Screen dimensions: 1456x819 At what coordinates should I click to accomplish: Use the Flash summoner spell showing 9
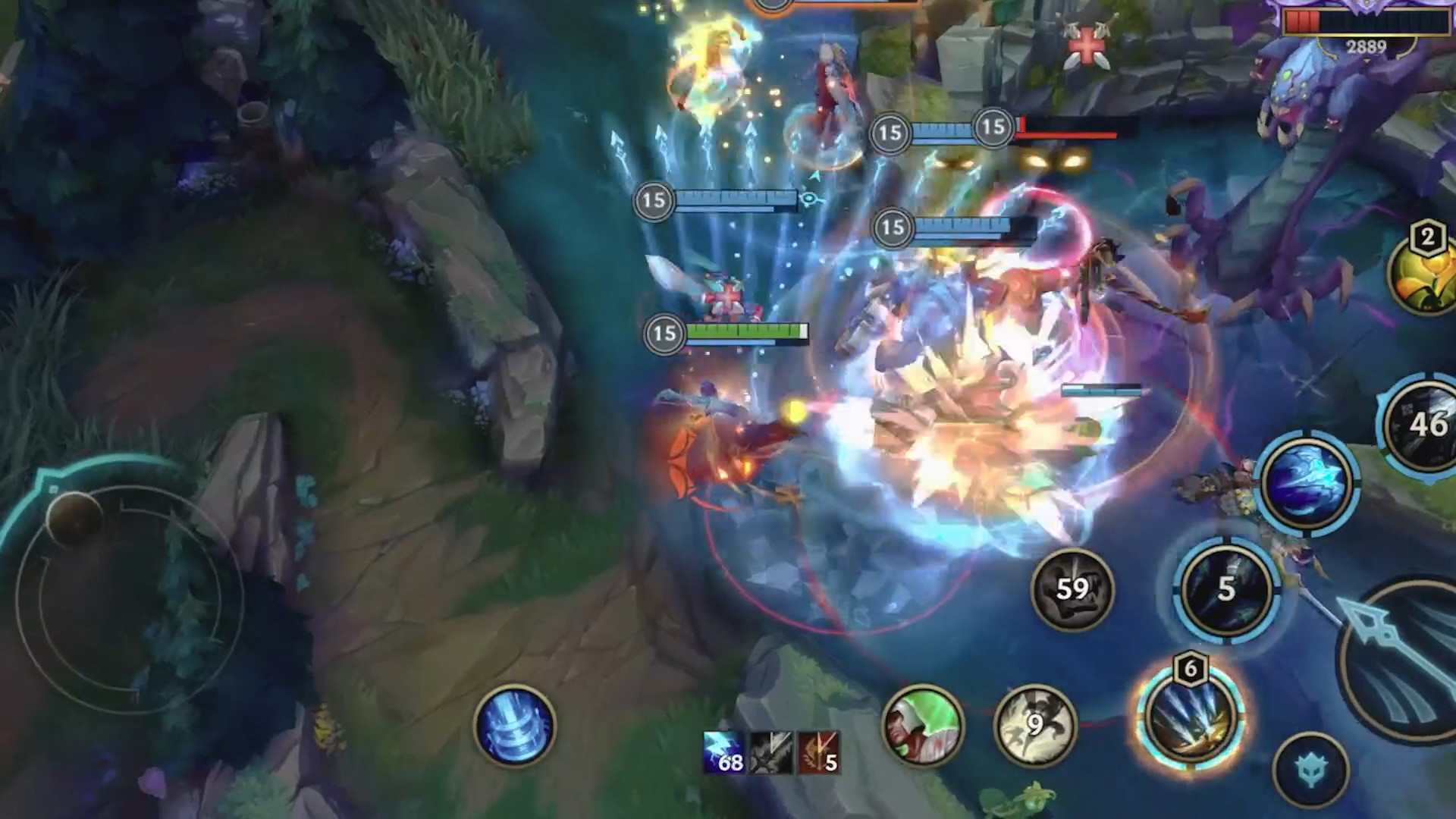(1032, 729)
